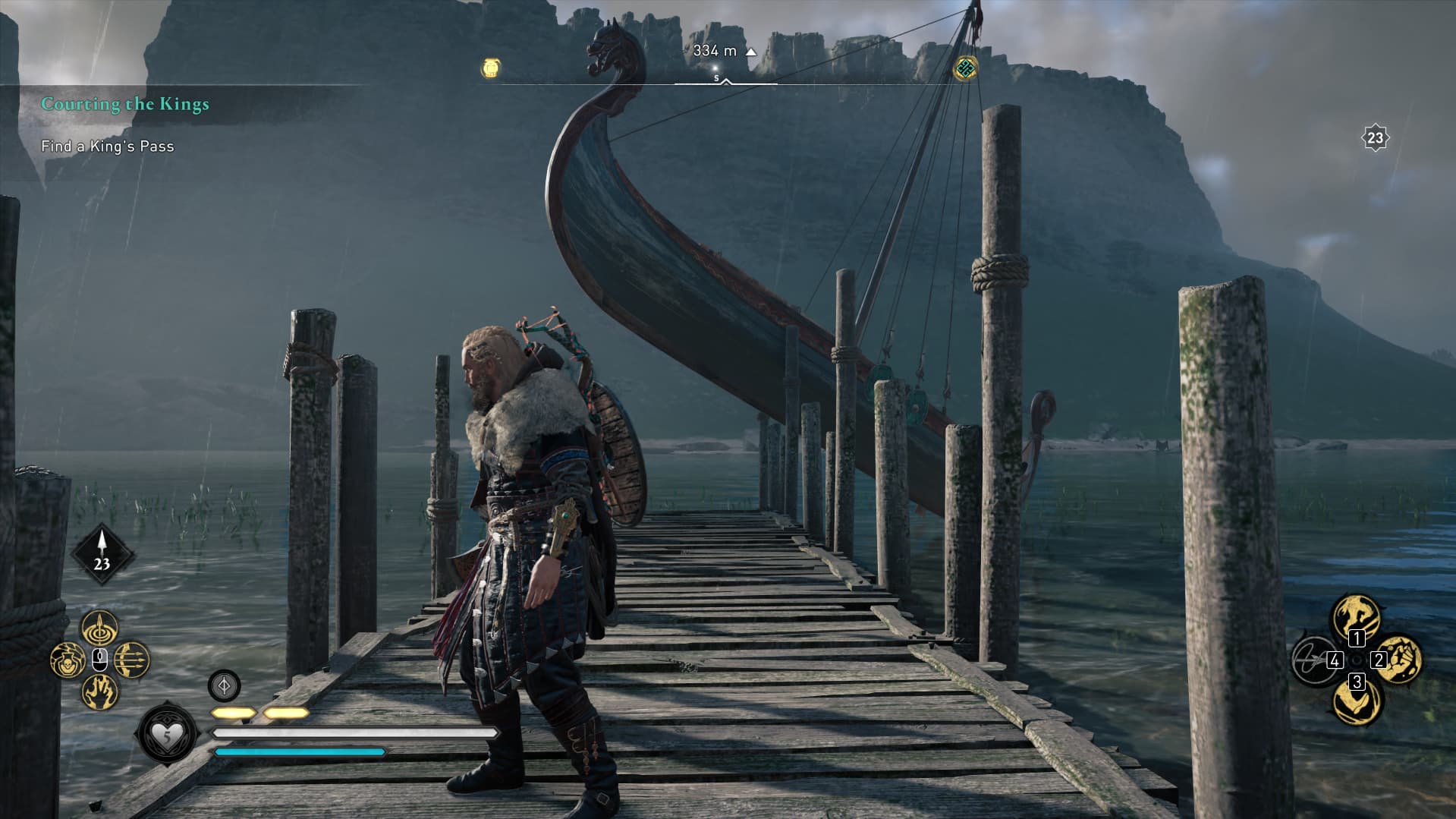Activate melee ability slot 1

coord(1357,616)
